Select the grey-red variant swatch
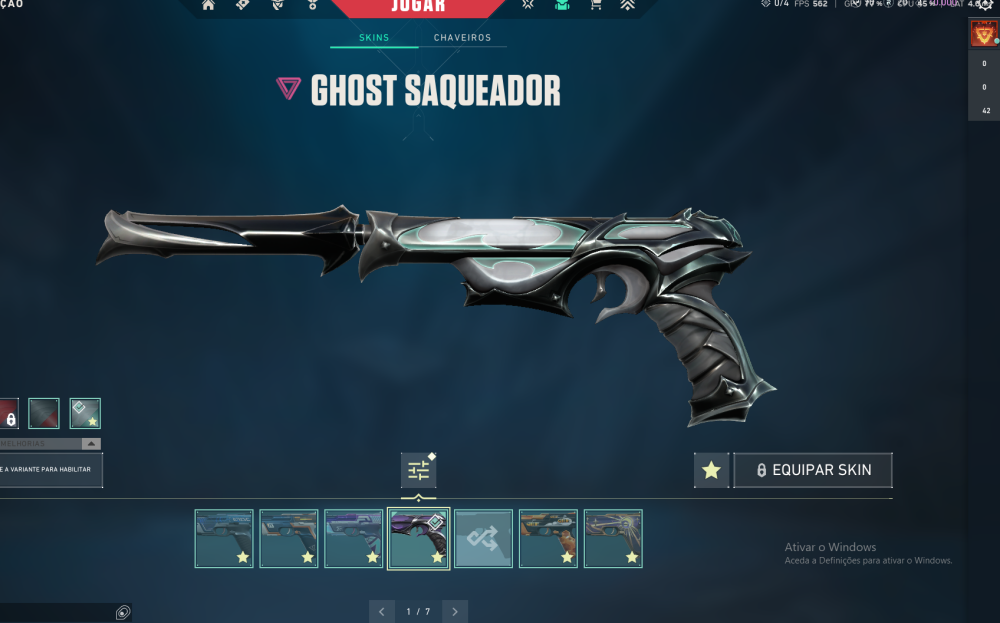Viewport: 1000px width, 623px height. 44,413
